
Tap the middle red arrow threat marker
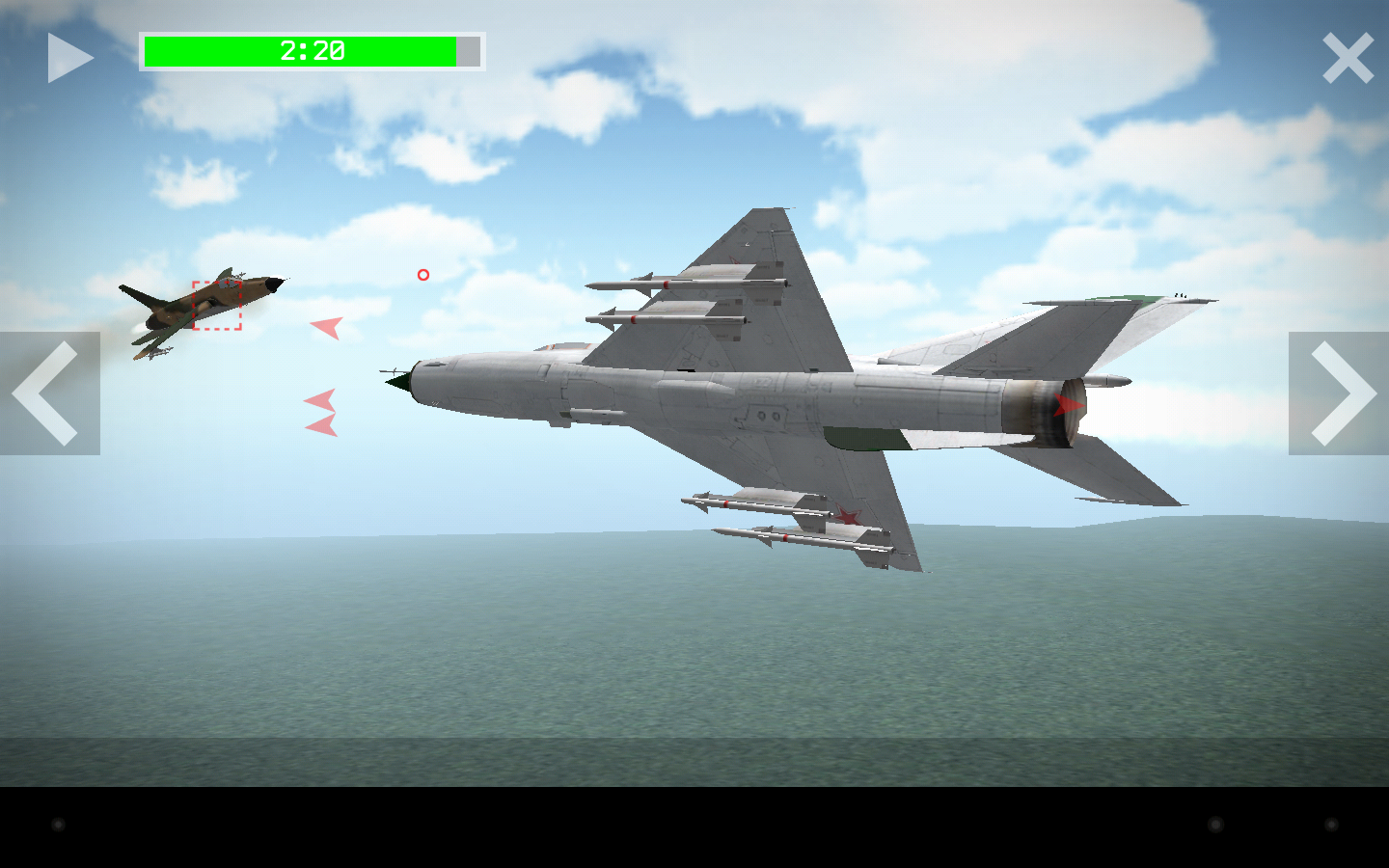point(318,400)
